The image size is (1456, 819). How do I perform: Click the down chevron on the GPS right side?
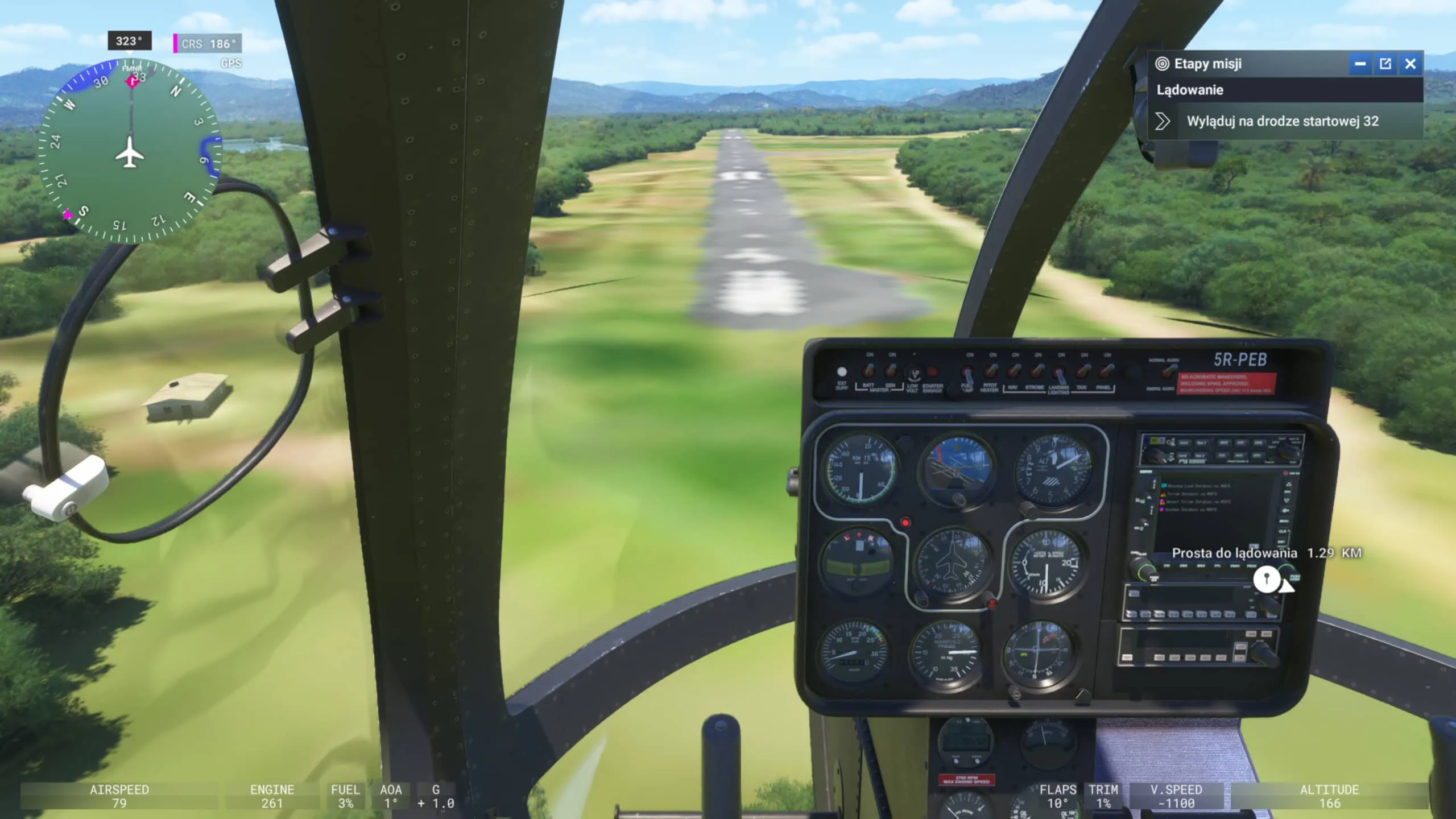1287,500
